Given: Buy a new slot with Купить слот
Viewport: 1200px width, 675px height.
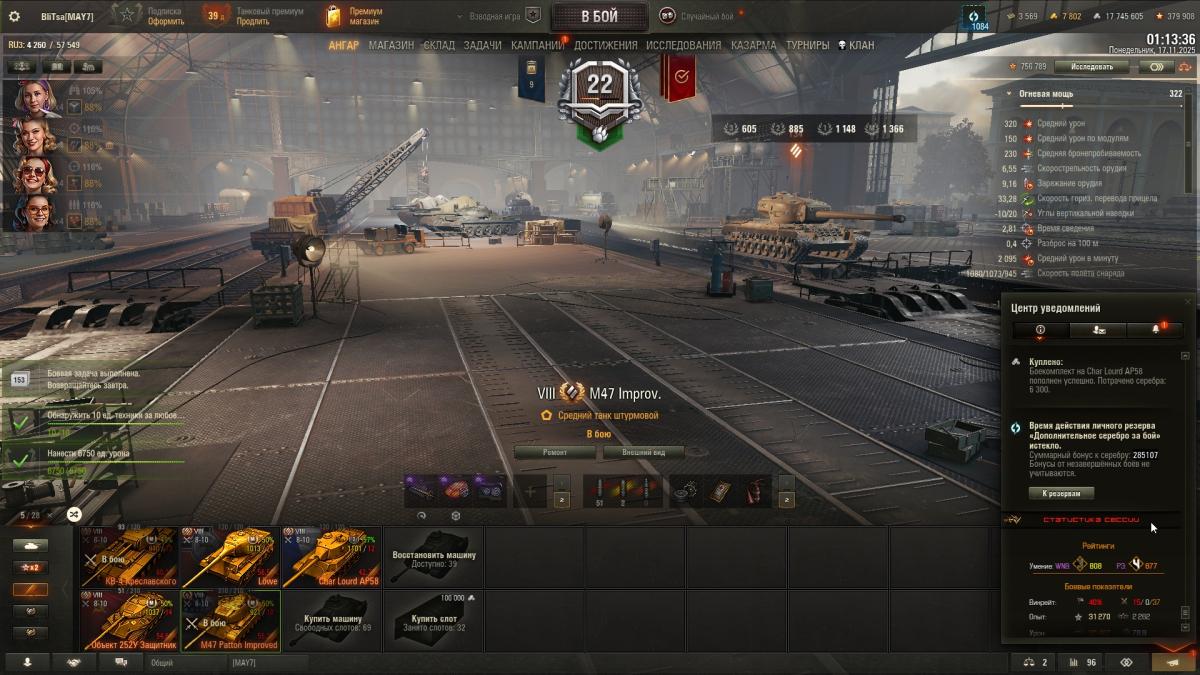Looking at the screenshot, I should (x=433, y=620).
